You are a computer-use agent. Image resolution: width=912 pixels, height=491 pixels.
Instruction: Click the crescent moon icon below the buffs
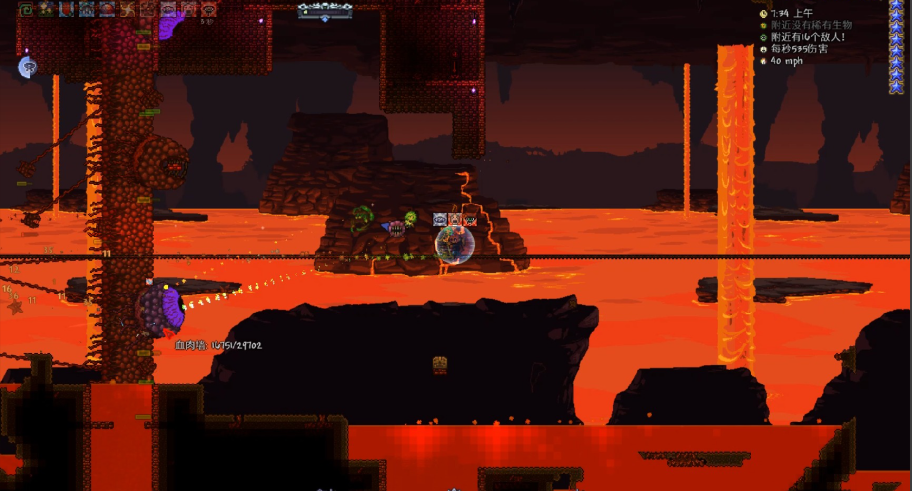tap(27, 67)
